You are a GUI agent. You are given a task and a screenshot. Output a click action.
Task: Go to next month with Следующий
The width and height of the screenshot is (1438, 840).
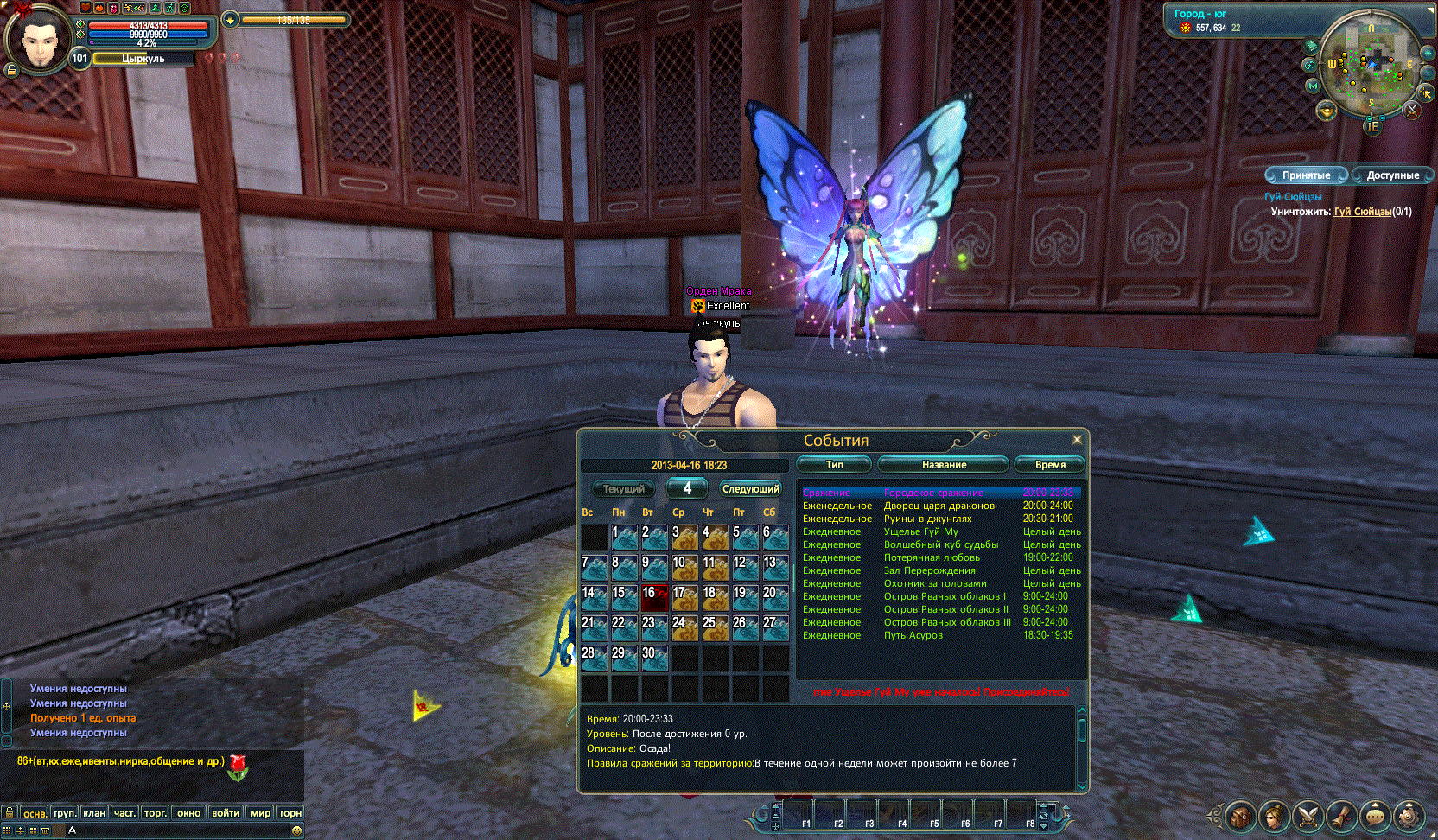click(751, 489)
